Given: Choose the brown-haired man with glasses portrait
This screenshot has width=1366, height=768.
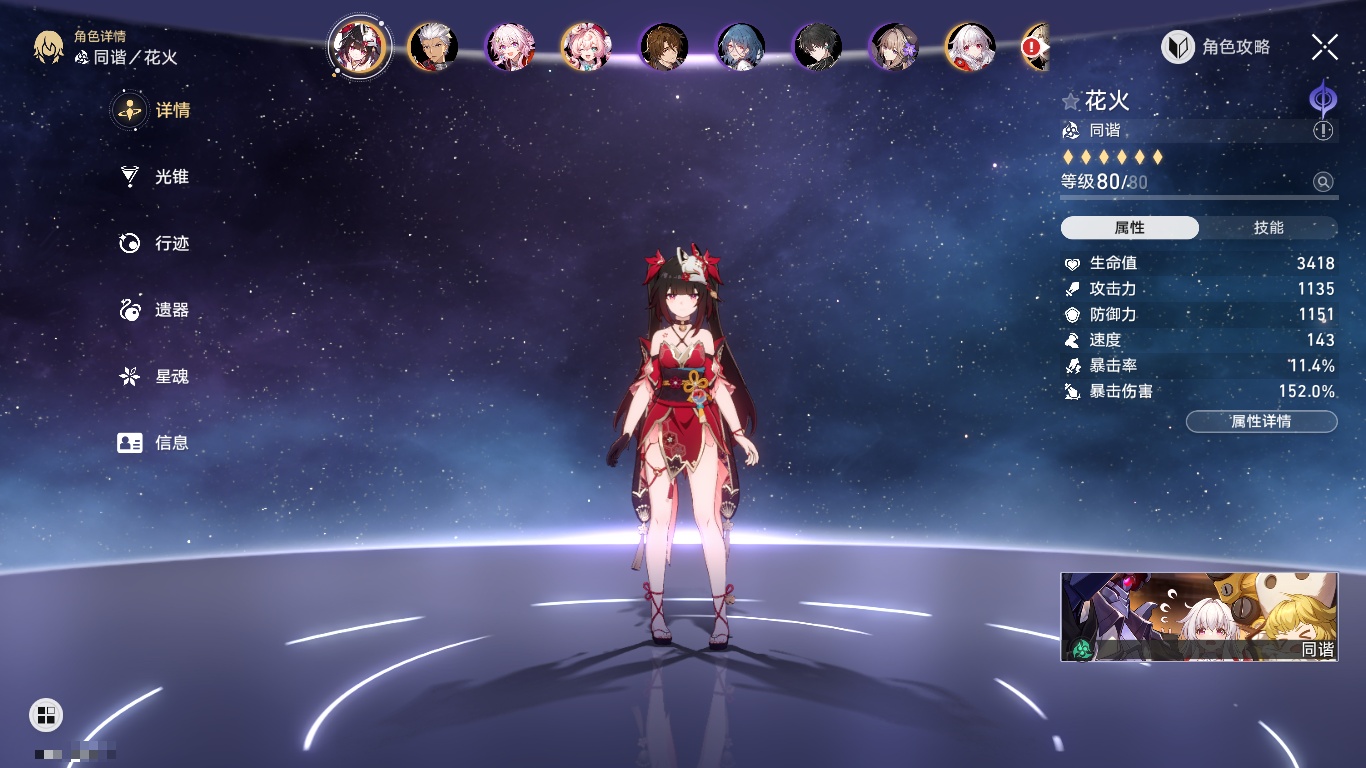Looking at the screenshot, I should [x=664, y=47].
